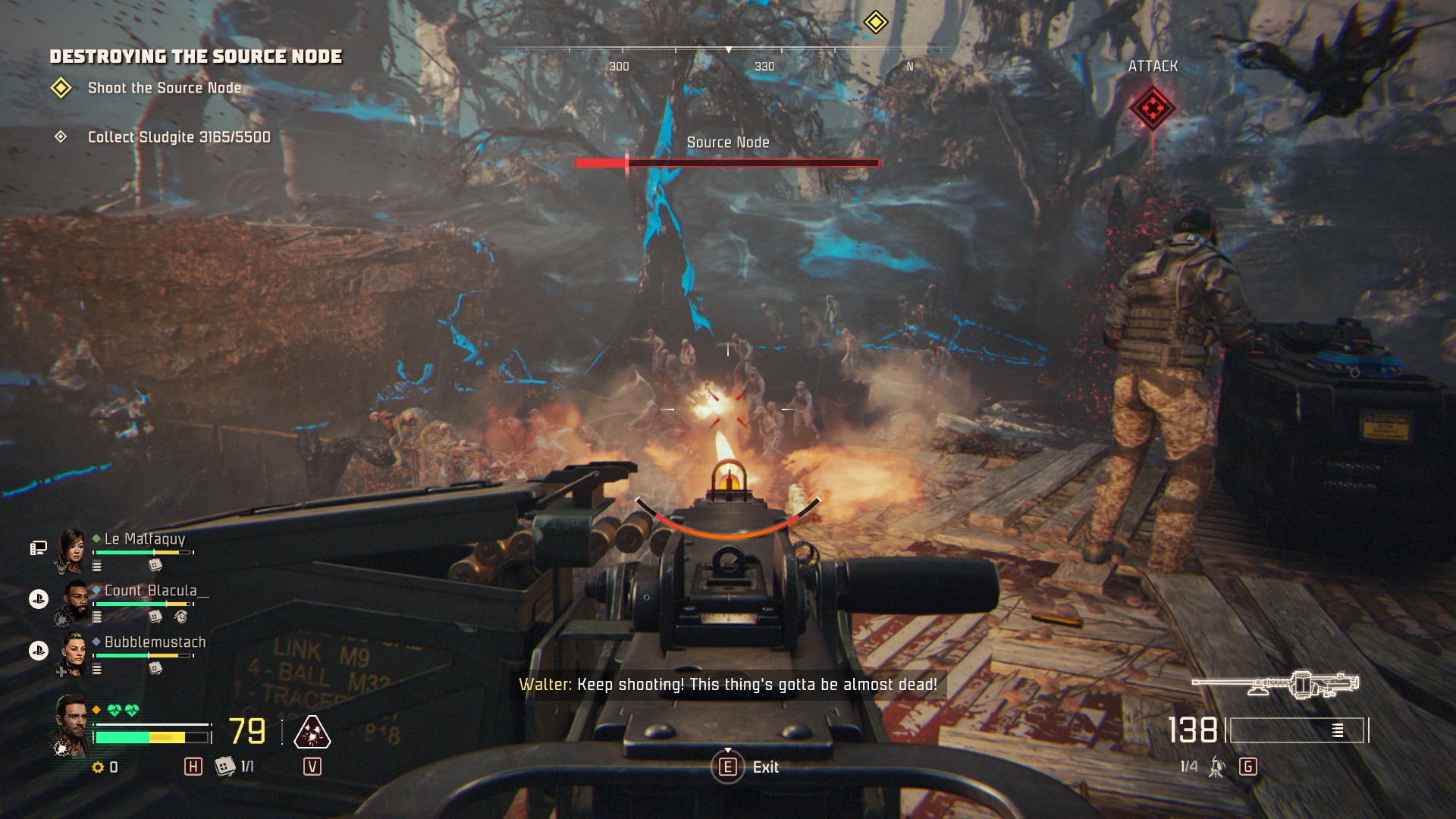This screenshot has height=819, width=1456.
Task: Select the caltrop item icon beside 1/4
Action: click(x=1216, y=766)
